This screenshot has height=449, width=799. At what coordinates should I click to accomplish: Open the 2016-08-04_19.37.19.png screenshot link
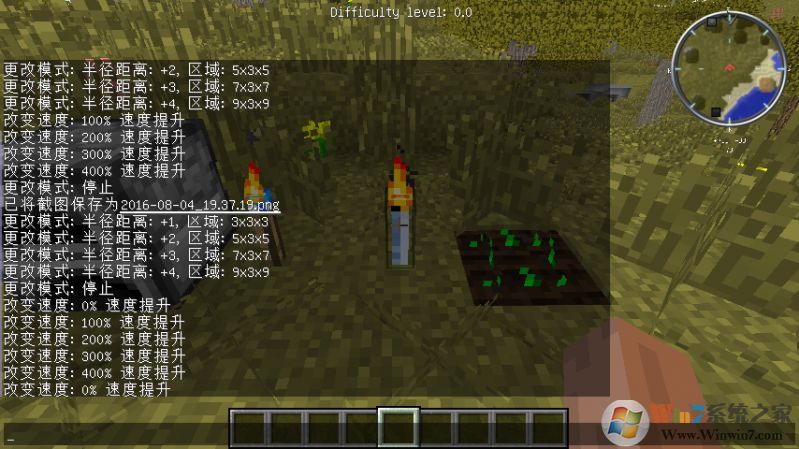200,205
